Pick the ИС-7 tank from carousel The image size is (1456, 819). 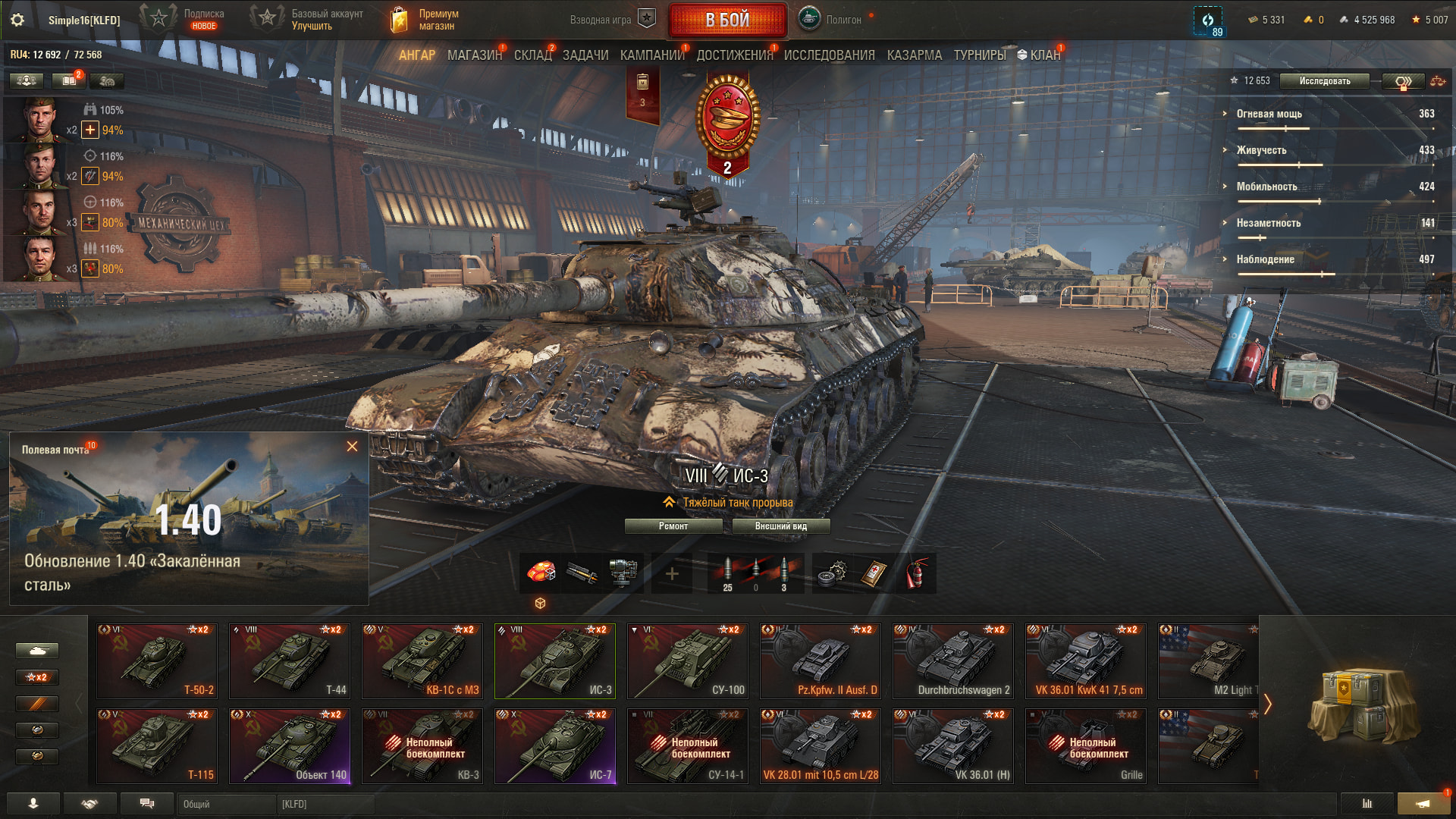(x=555, y=745)
